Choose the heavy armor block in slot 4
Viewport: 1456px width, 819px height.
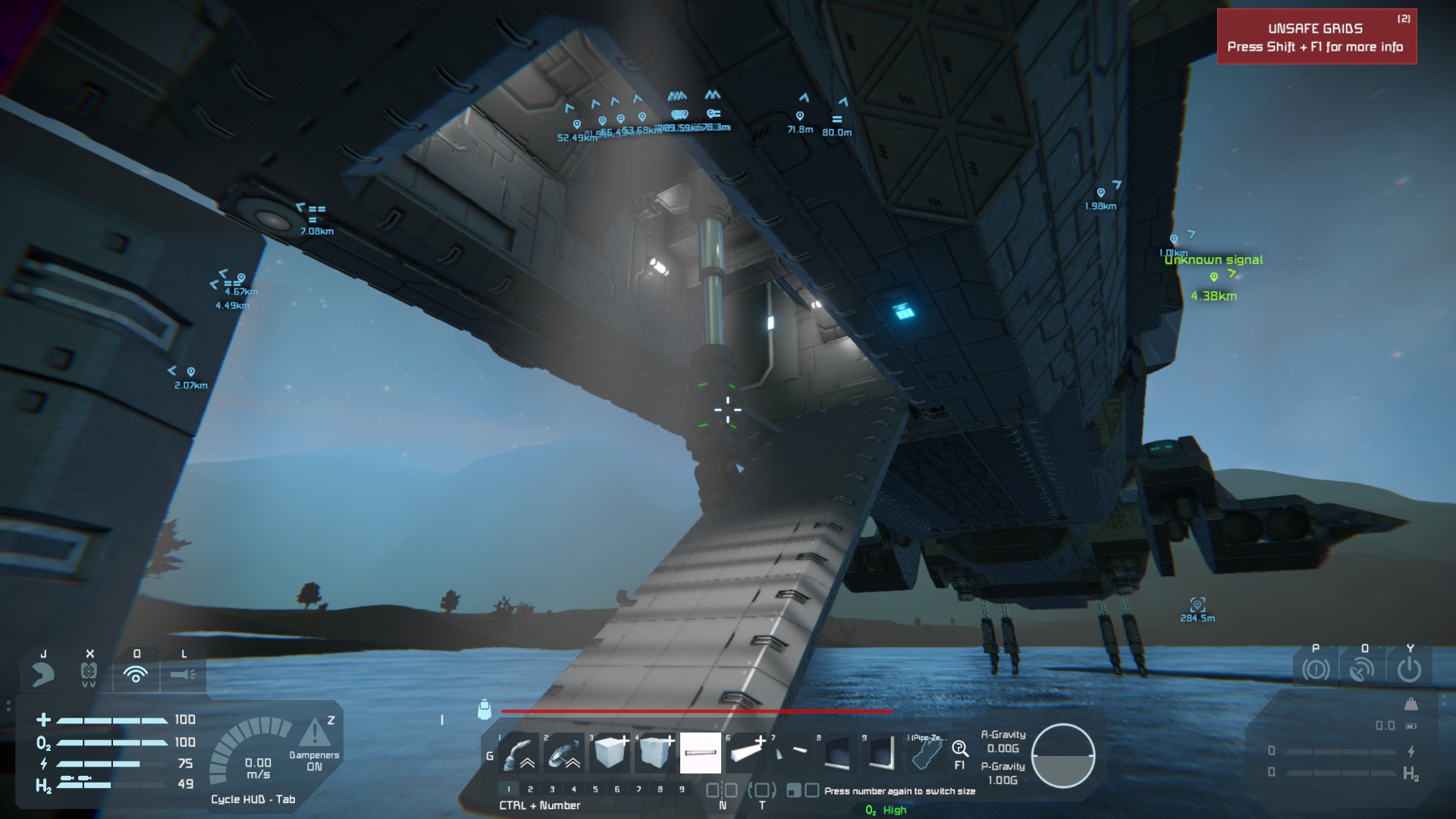tap(655, 753)
